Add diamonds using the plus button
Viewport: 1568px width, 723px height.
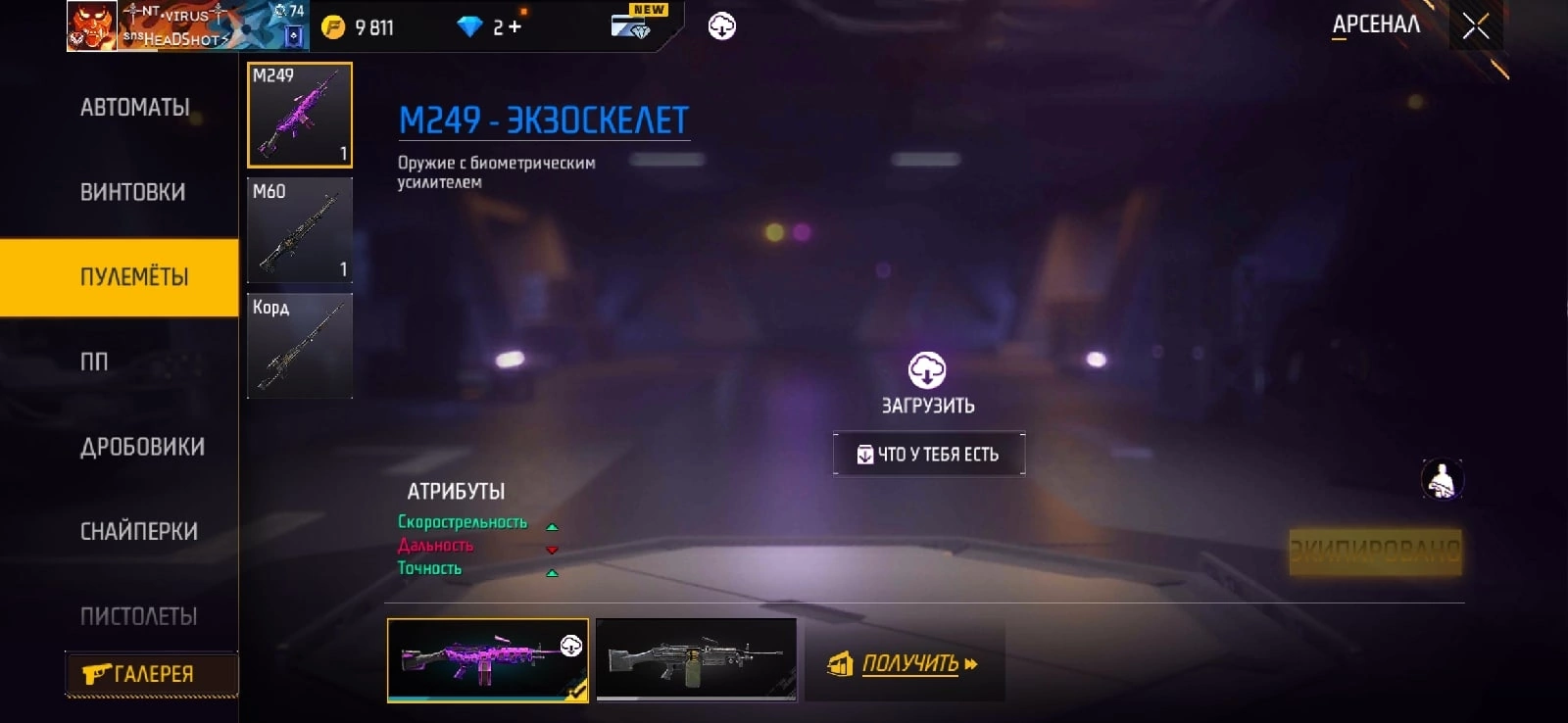515,27
